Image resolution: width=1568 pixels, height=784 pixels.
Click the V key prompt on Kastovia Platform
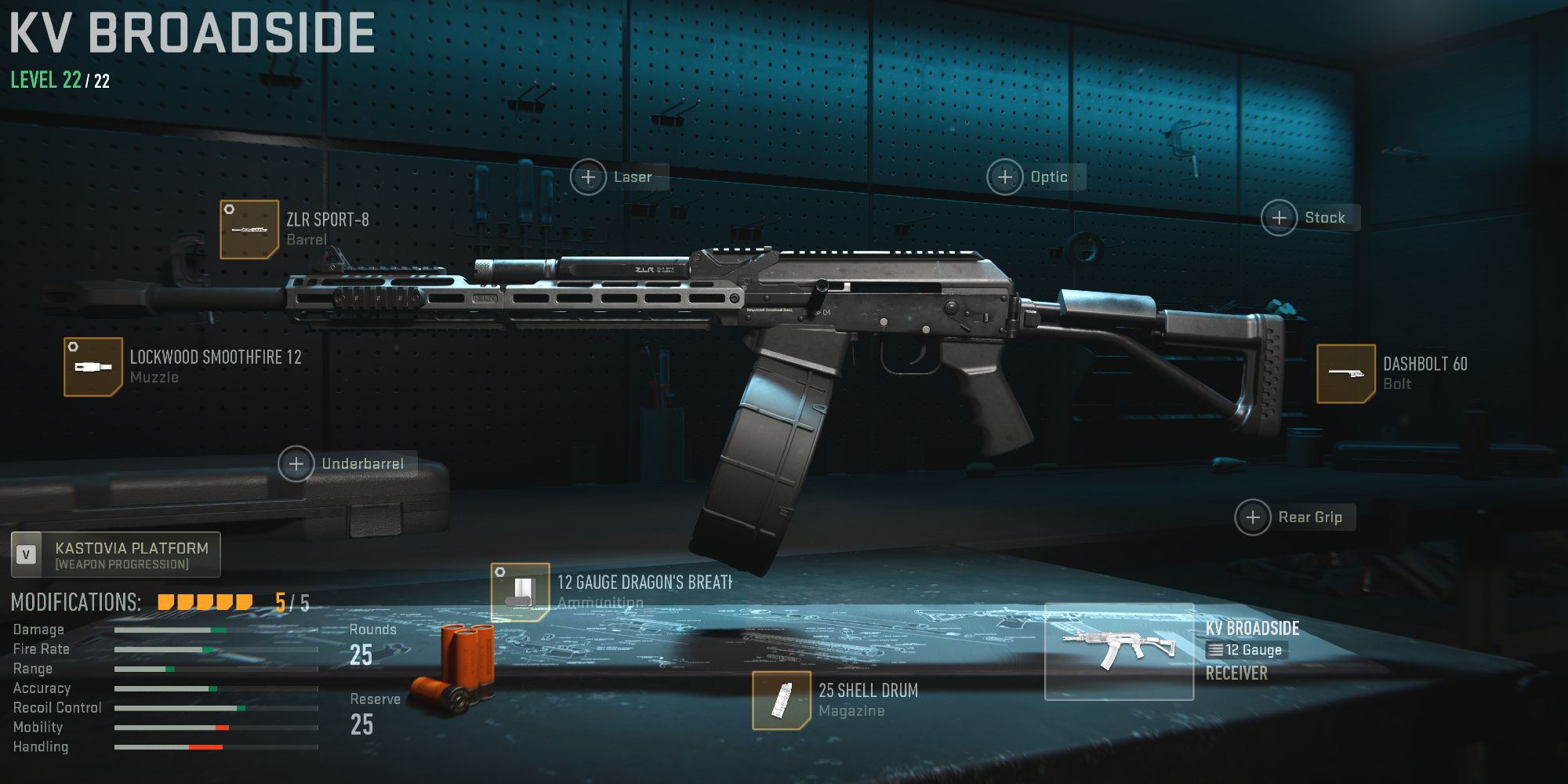(x=27, y=554)
